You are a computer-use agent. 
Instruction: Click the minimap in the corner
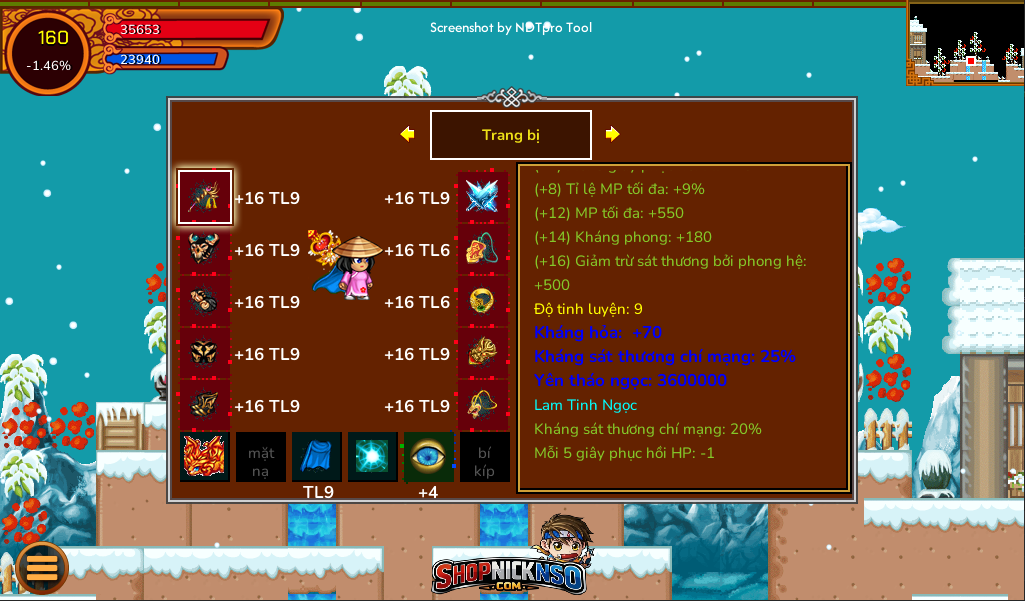(x=964, y=42)
